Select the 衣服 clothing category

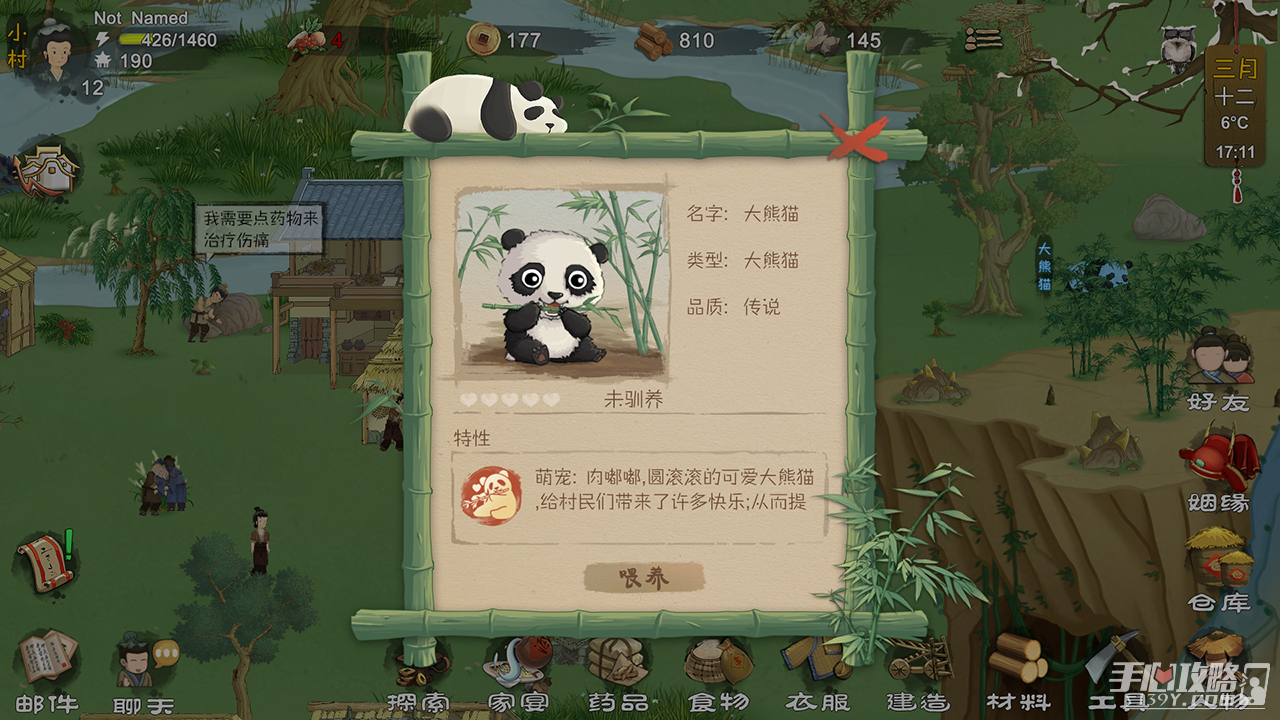[x=817, y=668]
